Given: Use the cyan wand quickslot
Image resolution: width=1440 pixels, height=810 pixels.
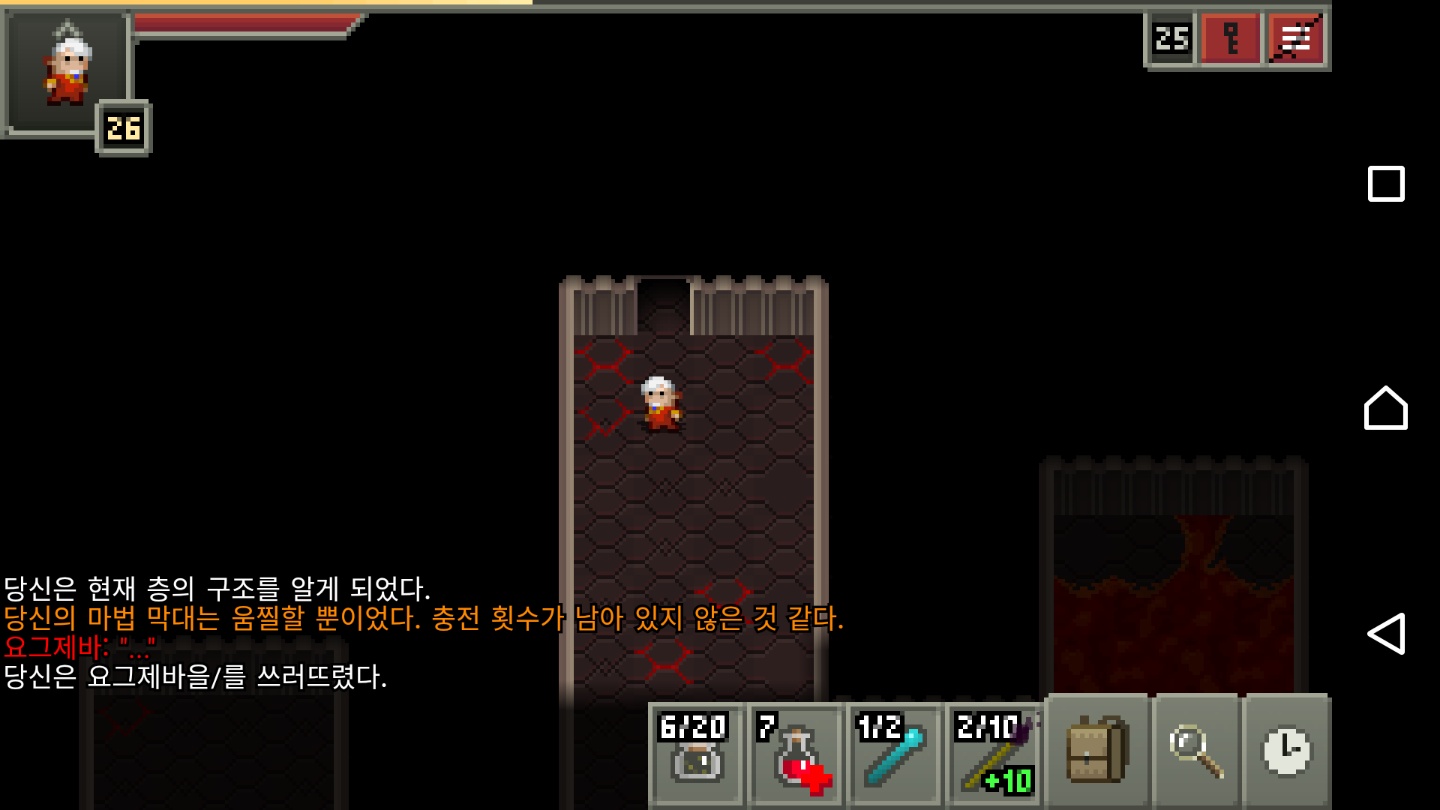Looking at the screenshot, I should click(895, 757).
